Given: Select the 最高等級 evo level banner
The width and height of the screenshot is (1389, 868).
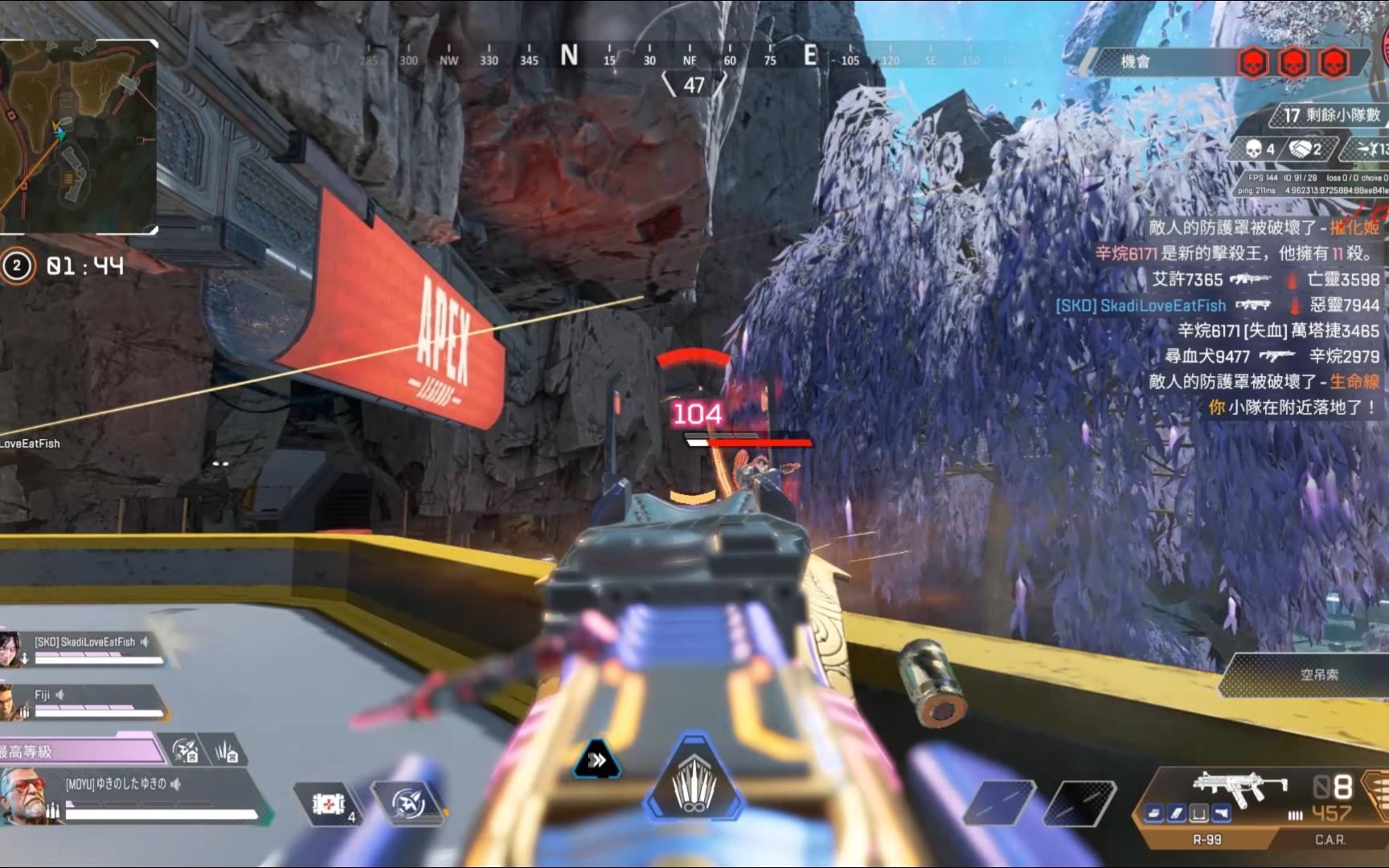Looking at the screenshot, I should pyautogui.click(x=80, y=751).
